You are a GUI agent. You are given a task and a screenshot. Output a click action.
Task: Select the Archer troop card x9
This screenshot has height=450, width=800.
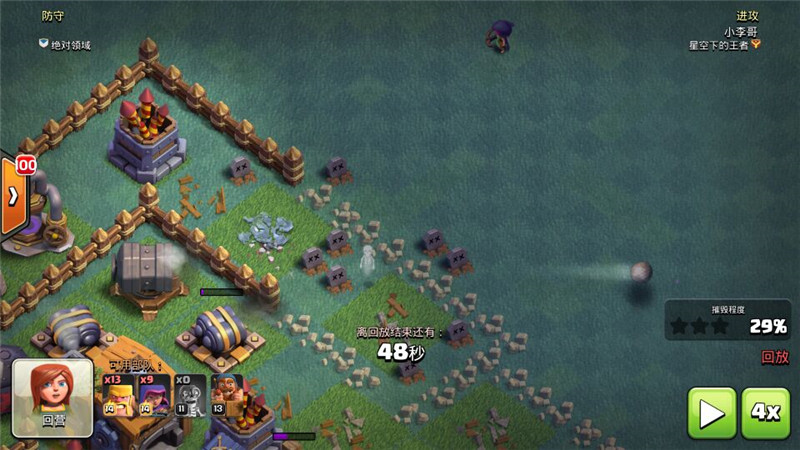[154, 396]
